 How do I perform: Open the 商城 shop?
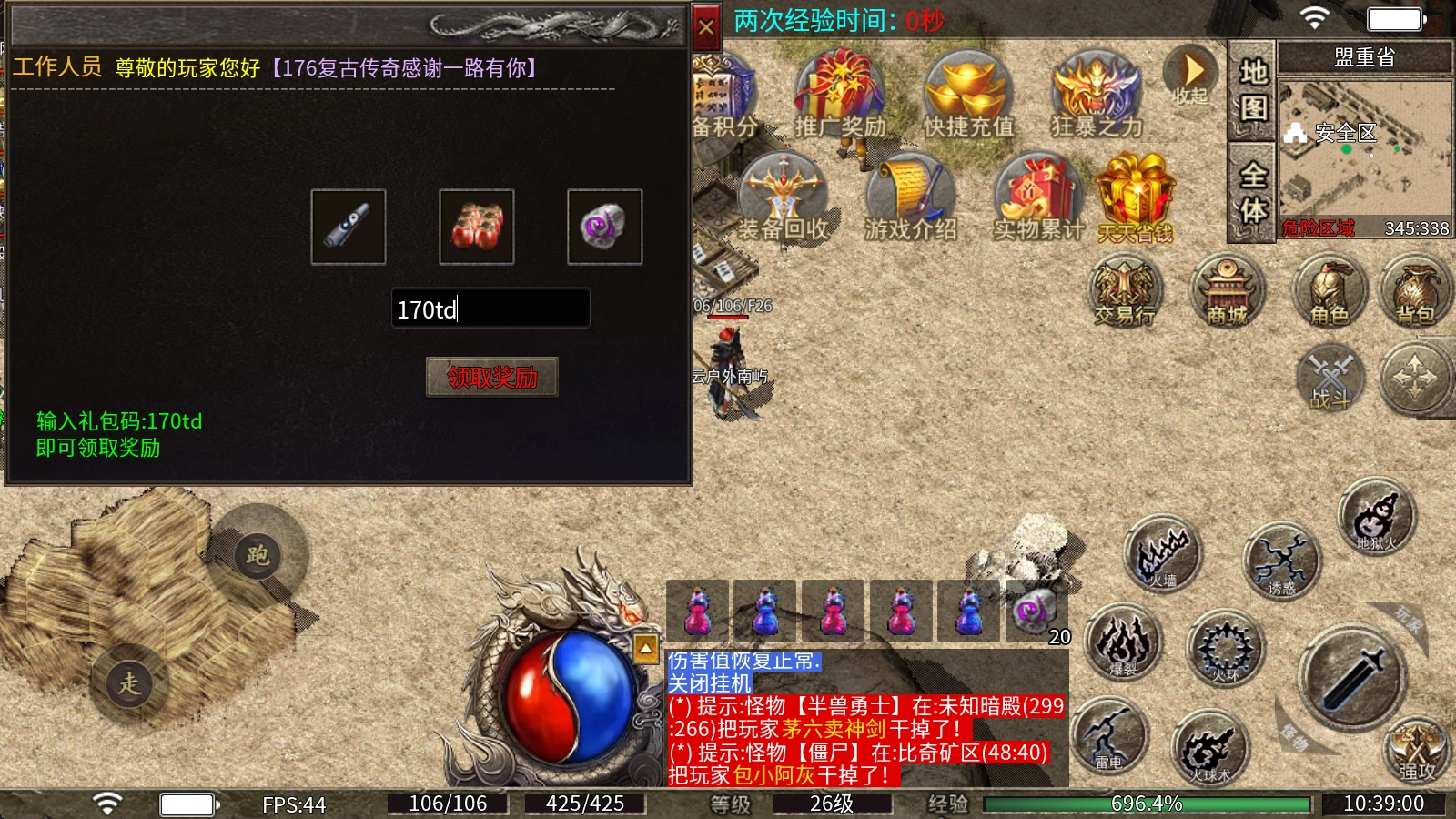pos(1227,291)
